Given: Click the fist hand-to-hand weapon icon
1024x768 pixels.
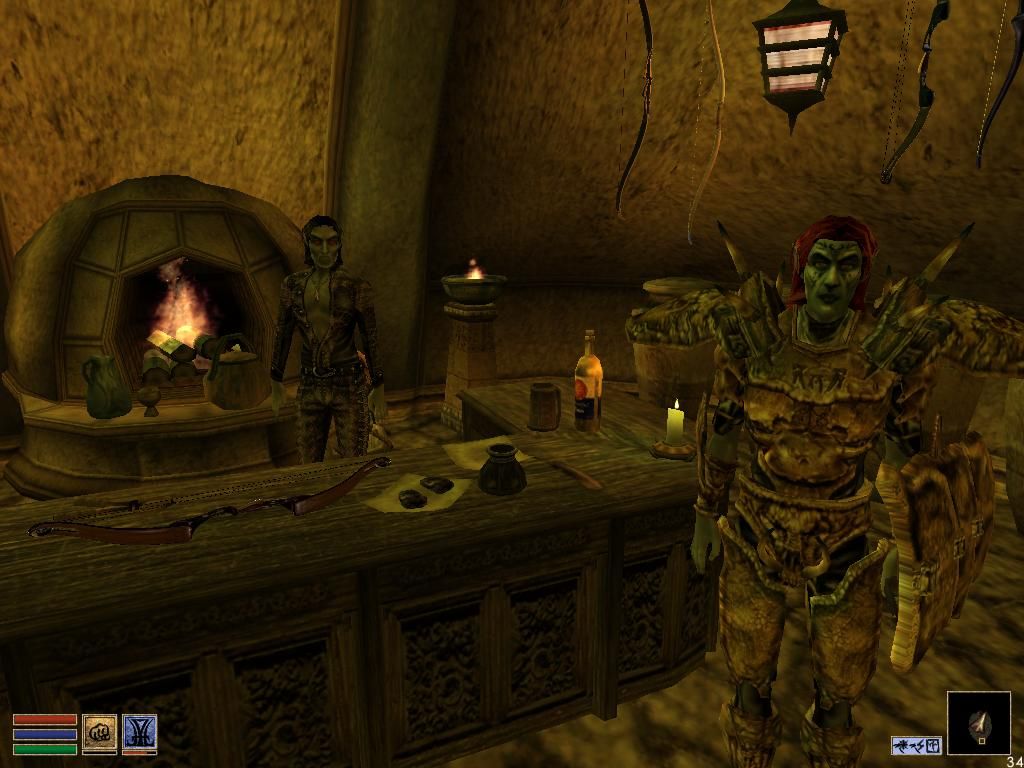Looking at the screenshot, I should [99, 733].
